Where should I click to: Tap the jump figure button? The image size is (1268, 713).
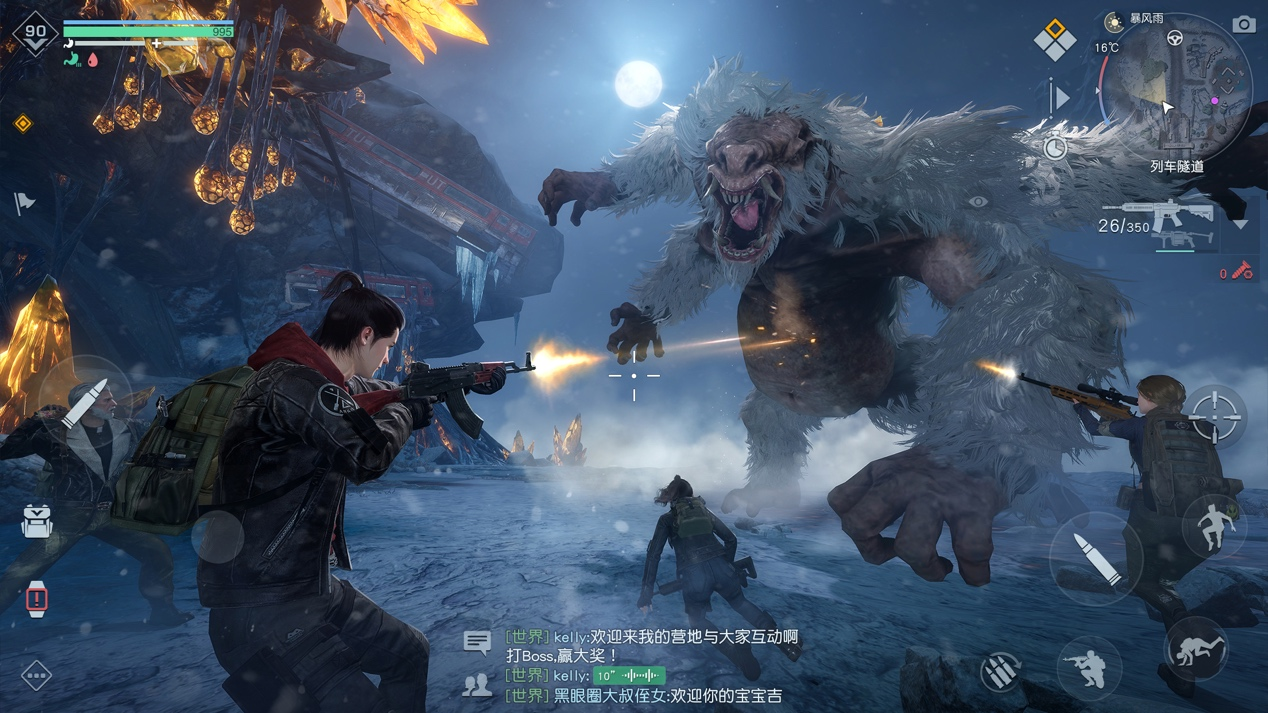click(x=1214, y=526)
